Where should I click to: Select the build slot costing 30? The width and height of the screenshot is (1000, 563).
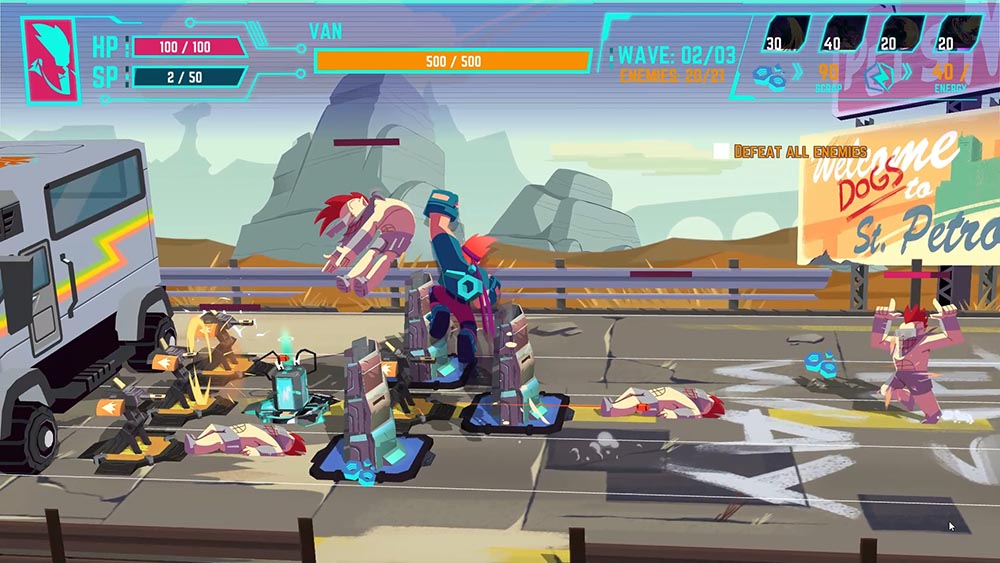[x=787, y=33]
